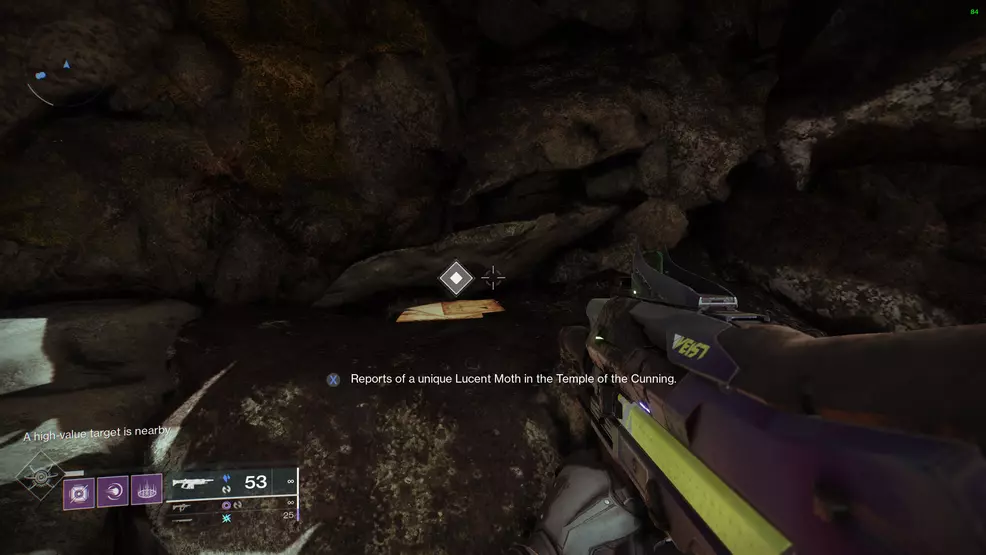Use the purple grenade ability icon

pyautogui.click(x=79, y=492)
